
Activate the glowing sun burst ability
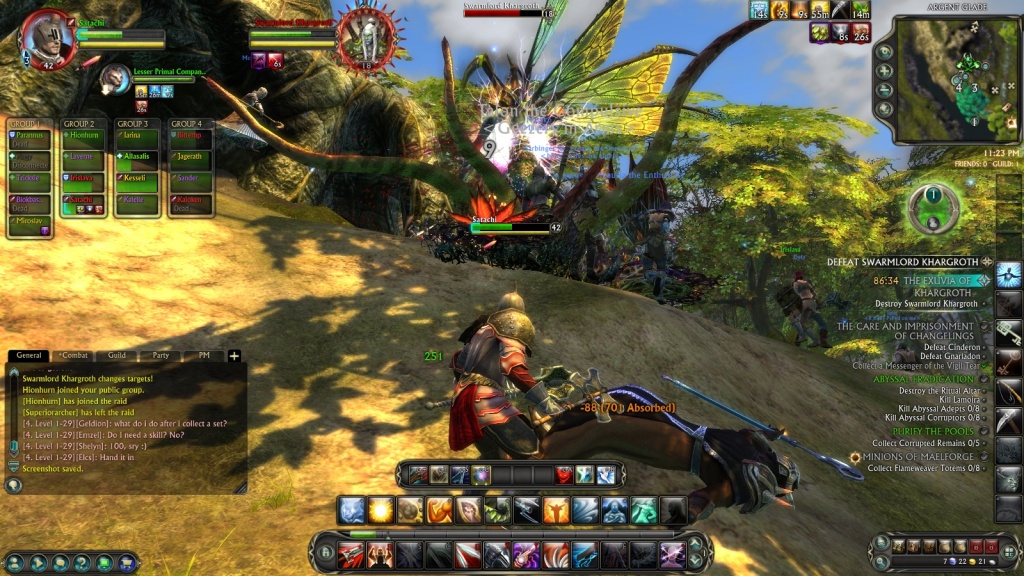pyautogui.click(x=381, y=511)
